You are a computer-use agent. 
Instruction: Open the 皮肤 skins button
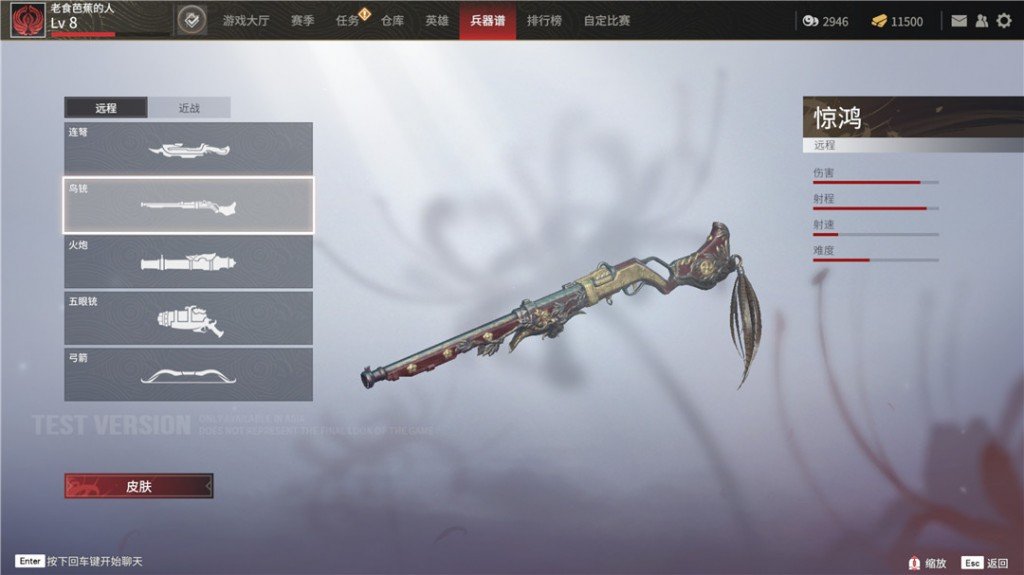pyautogui.click(x=139, y=486)
